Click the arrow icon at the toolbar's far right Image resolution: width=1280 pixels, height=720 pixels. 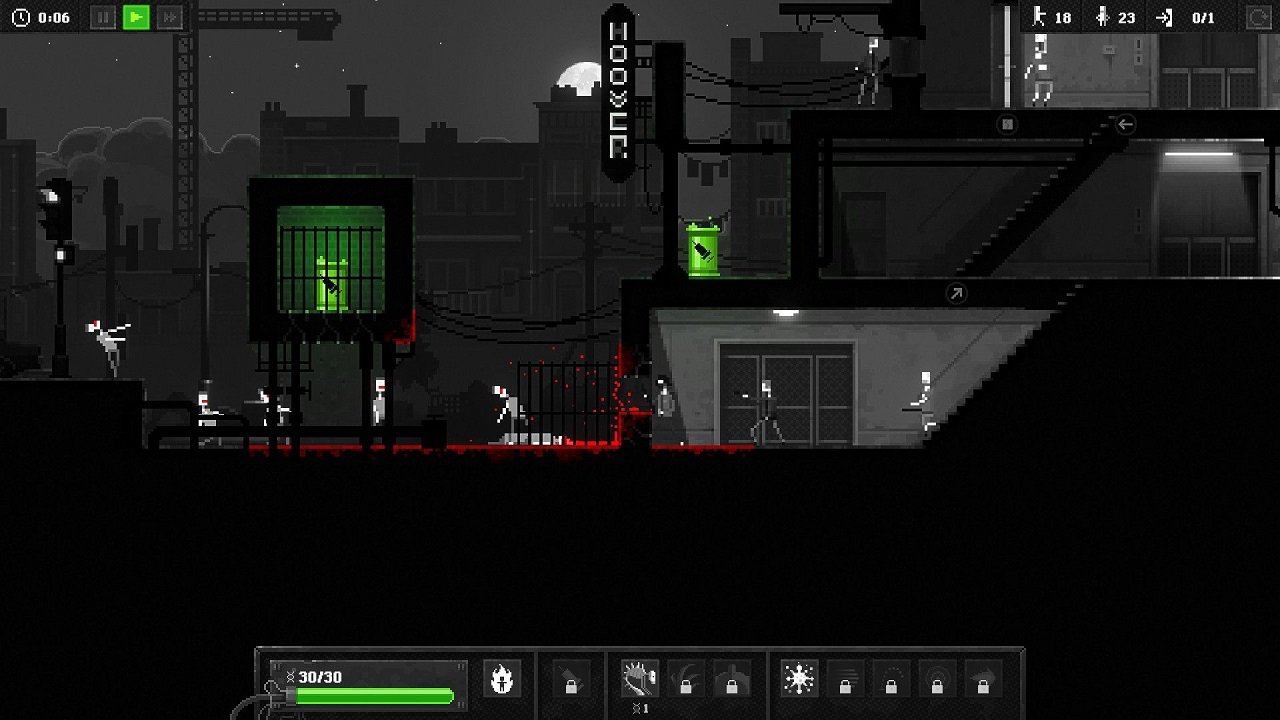tap(981, 676)
